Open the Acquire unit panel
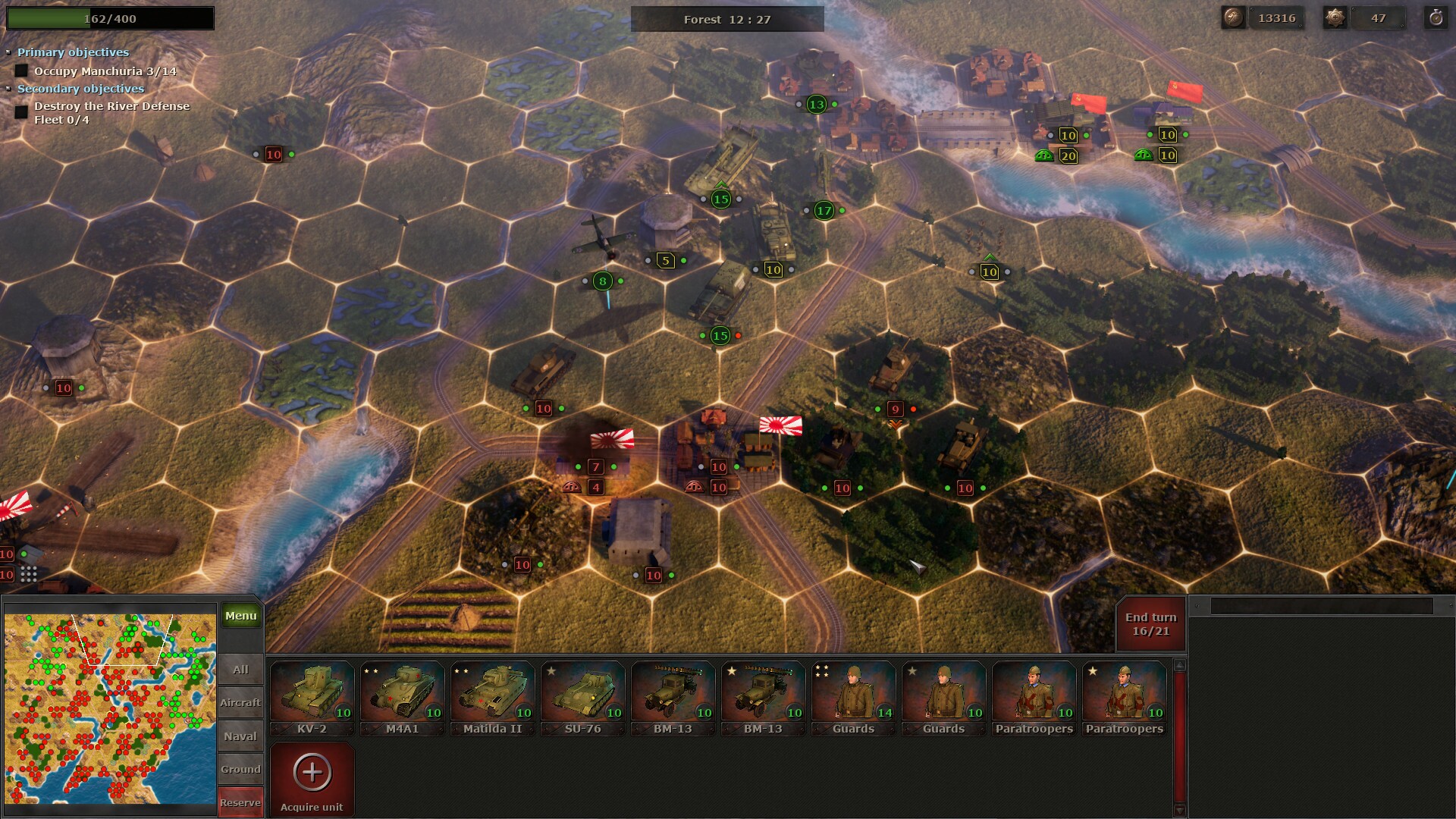1456x819 pixels. click(312, 777)
